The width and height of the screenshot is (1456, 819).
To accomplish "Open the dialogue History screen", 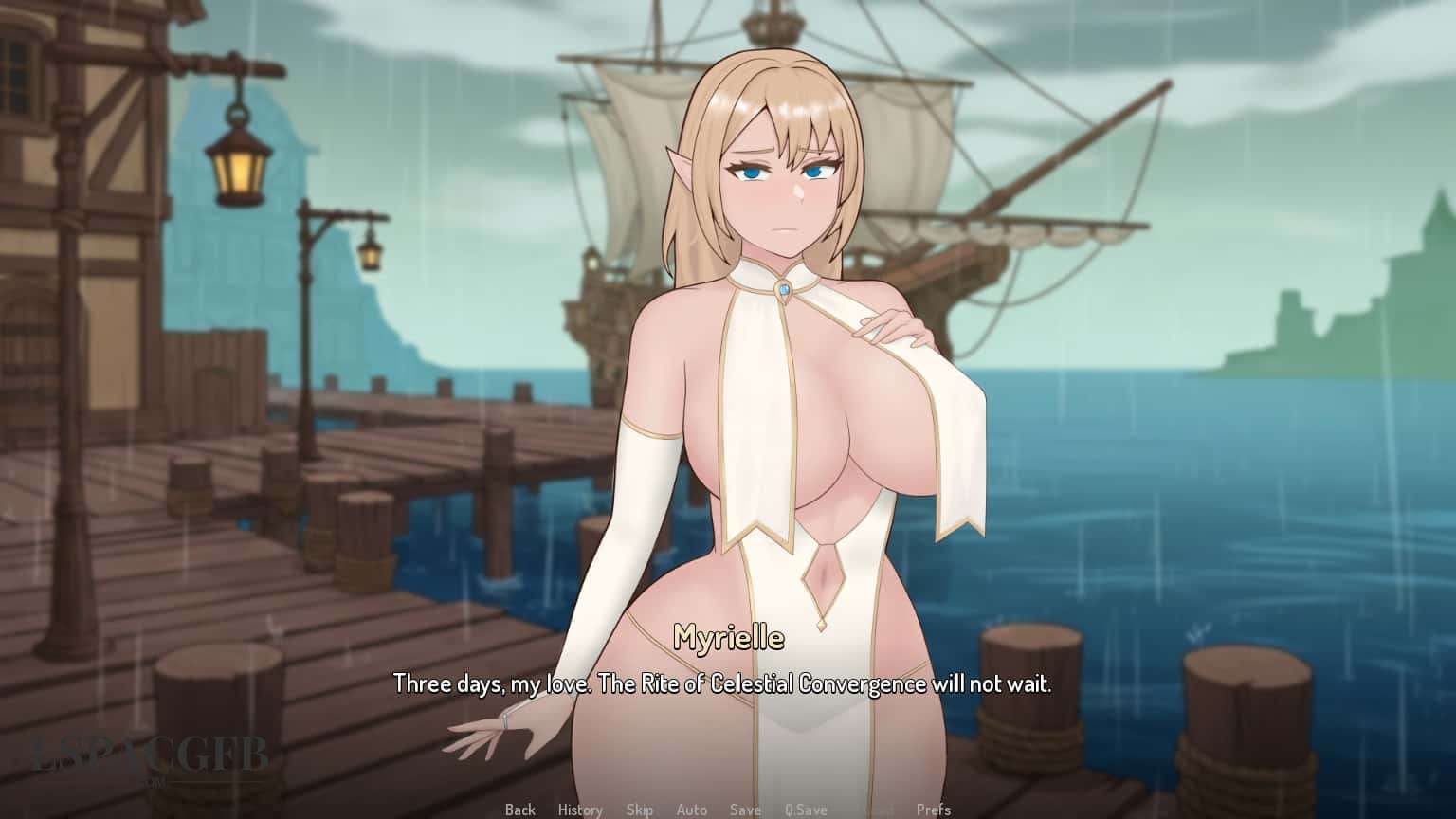I will 580,810.
